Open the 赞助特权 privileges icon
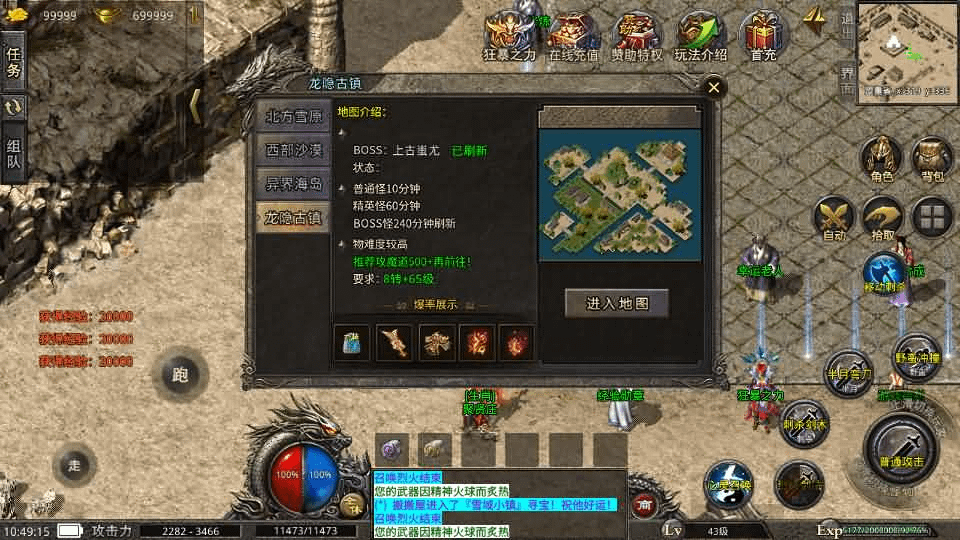This screenshot has height=540, width=960. [x=636, y=38]
